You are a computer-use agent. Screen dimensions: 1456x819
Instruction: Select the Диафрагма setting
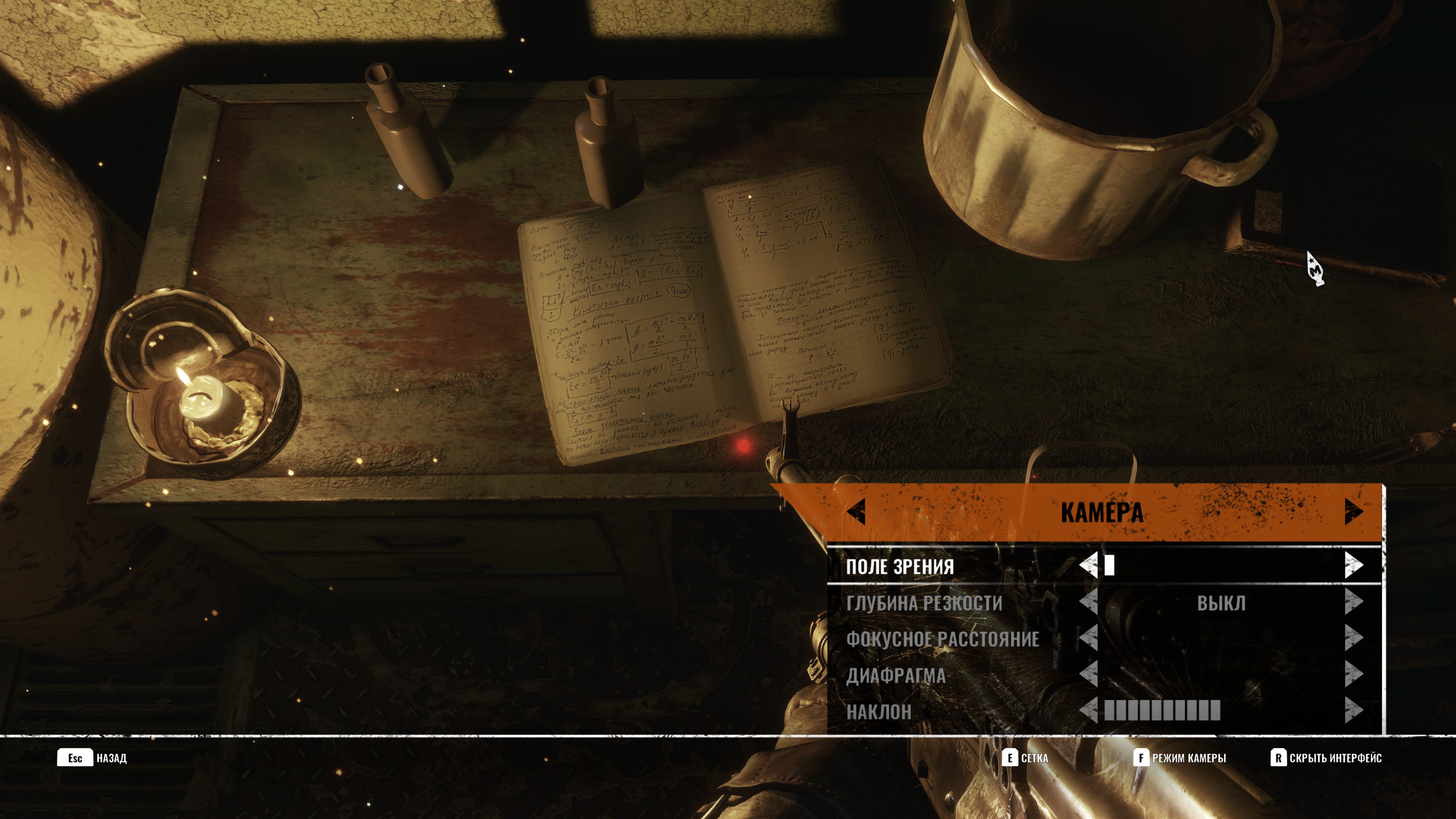895,675
